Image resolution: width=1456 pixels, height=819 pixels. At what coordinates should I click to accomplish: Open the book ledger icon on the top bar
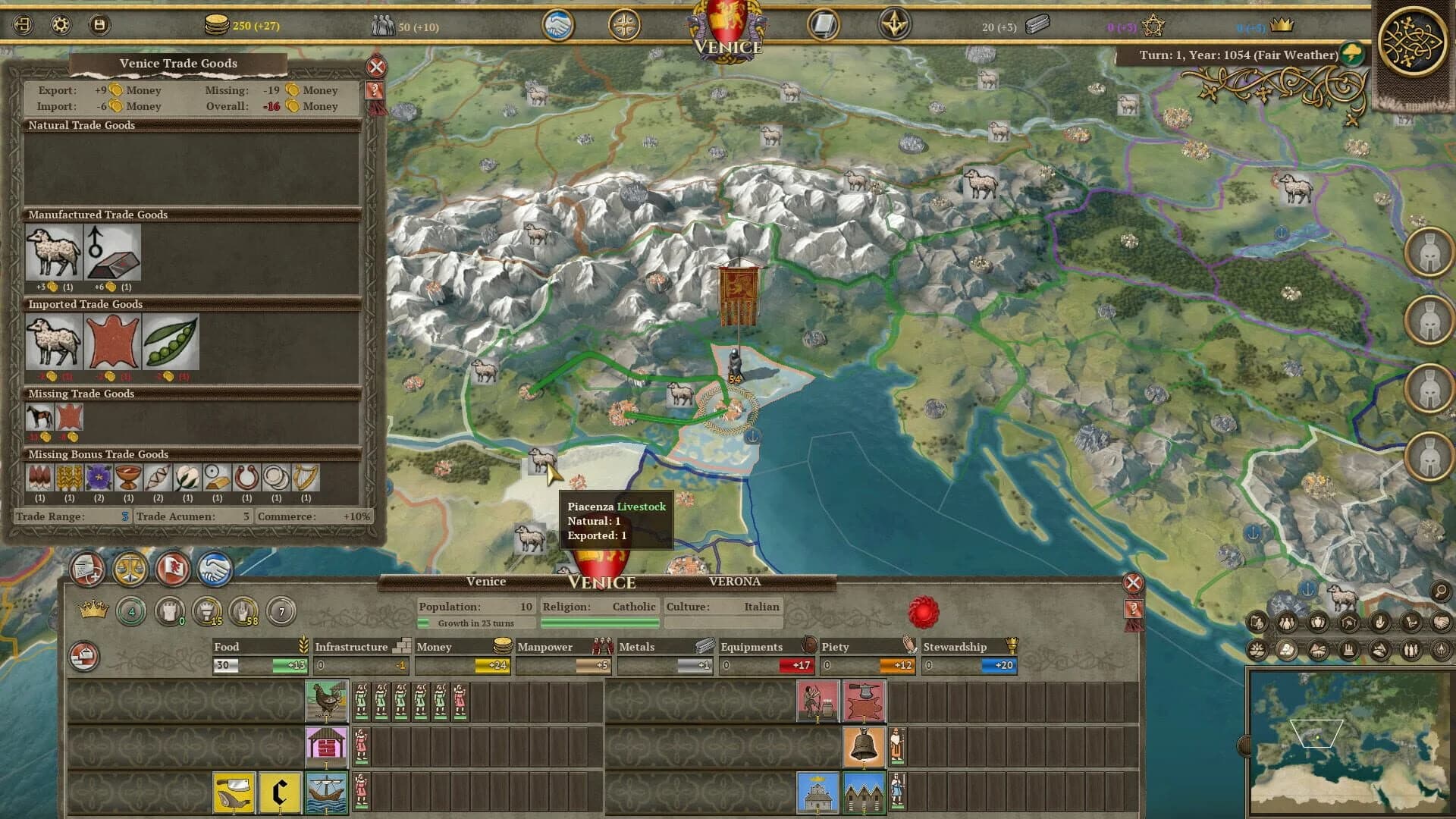pyautogui.click(x=824, y=25)
